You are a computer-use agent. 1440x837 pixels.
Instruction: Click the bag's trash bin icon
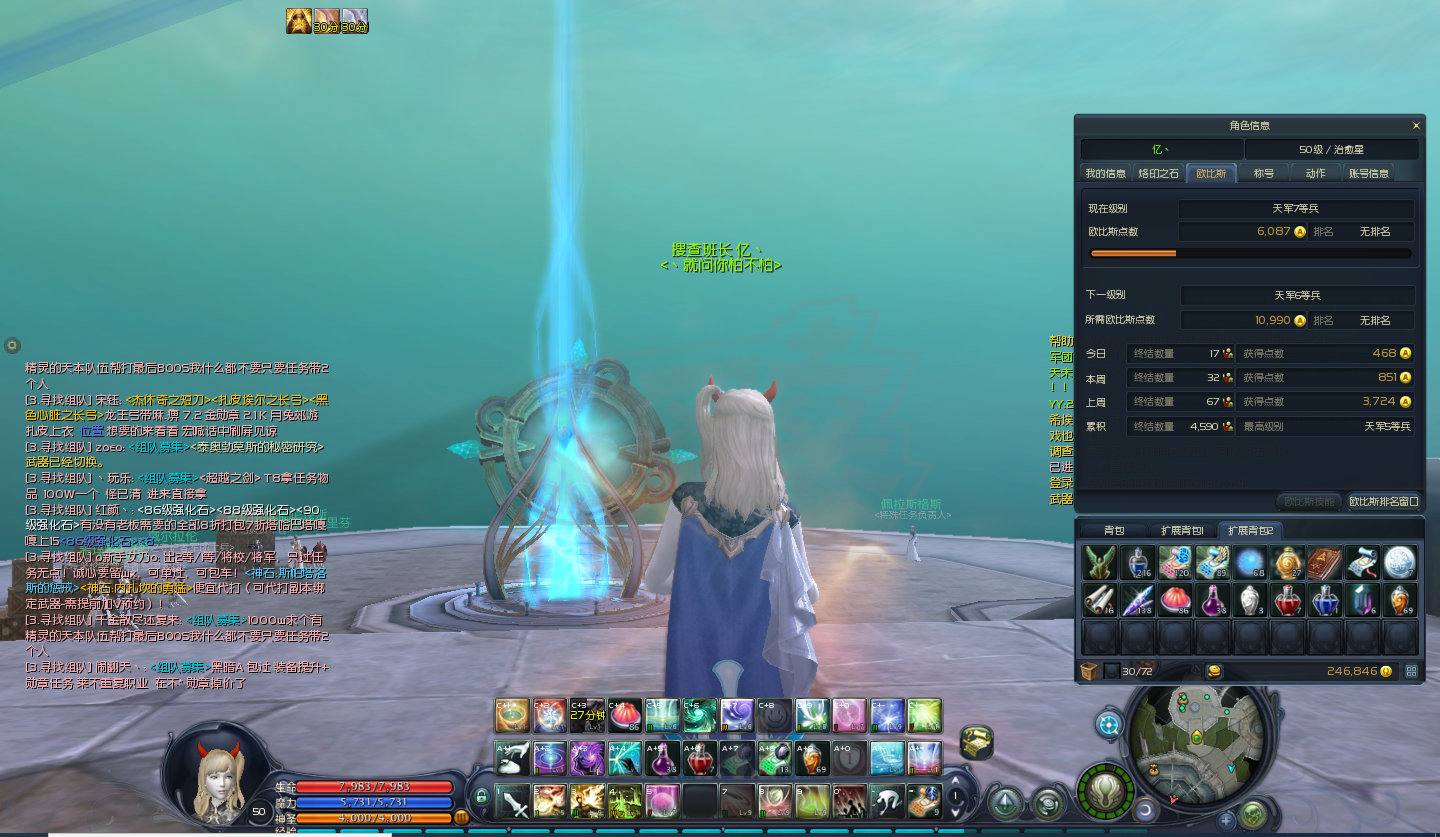click(x=1088, y=671)
